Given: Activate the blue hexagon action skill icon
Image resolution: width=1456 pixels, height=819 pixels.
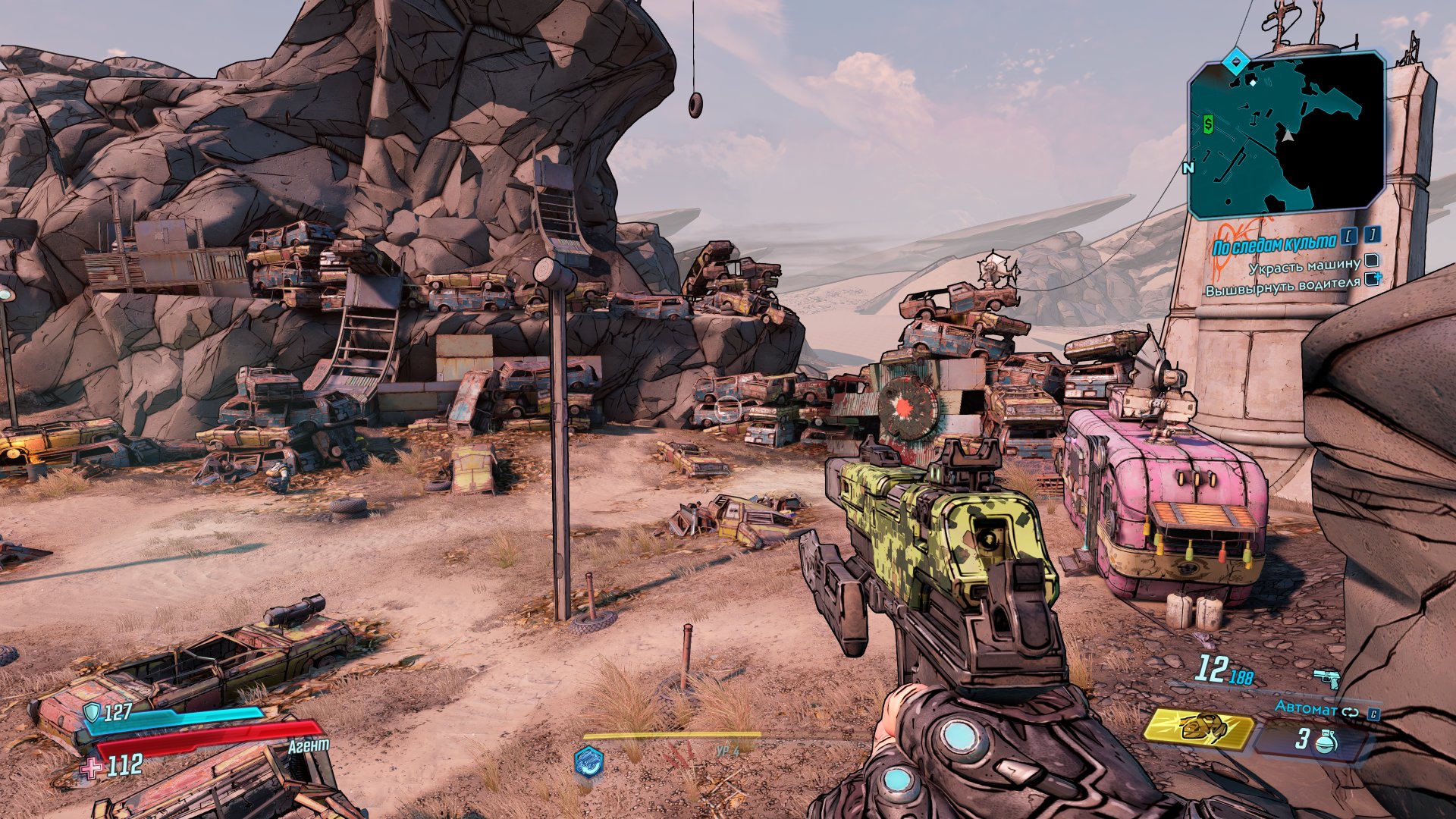Looking at the screenshot, I should click(x=588, y=761).
